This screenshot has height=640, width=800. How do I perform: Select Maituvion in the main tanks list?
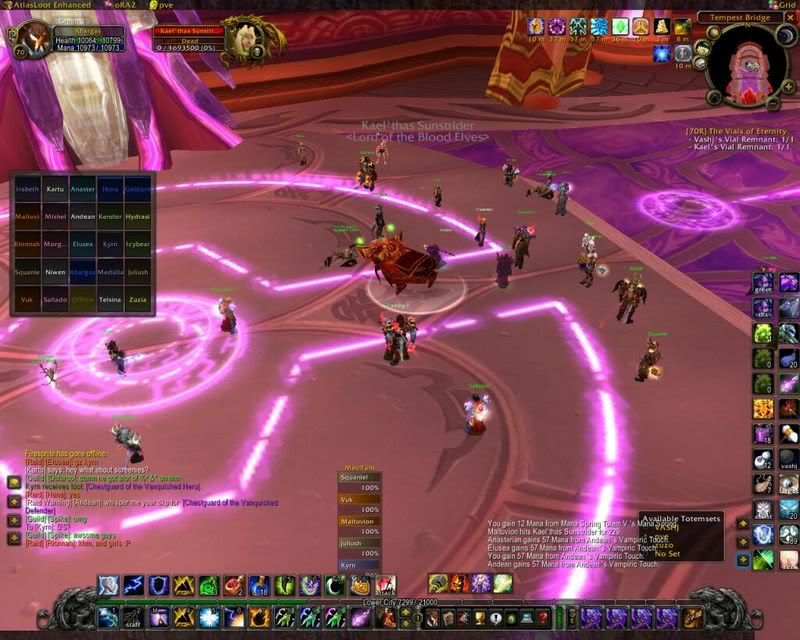357,522
